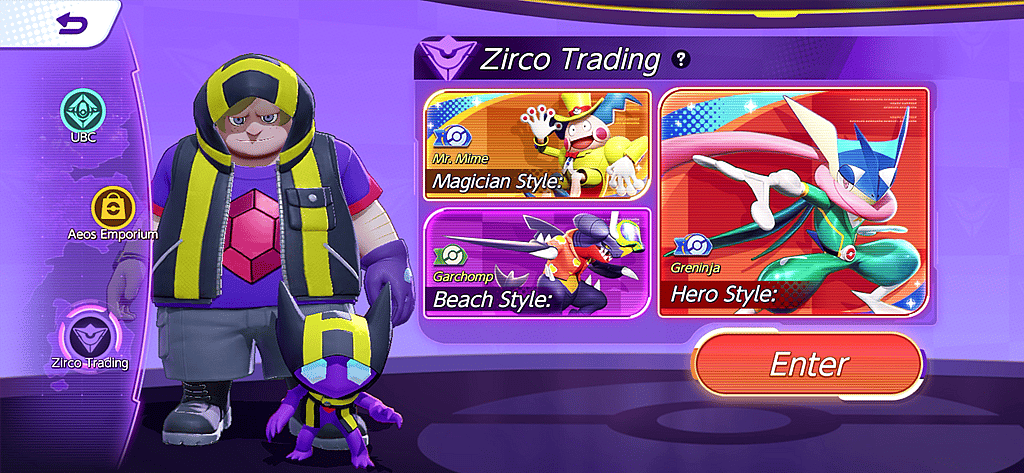The height and width of the screenshot is (473, 1024).
Task: View Garchomp Beach Style banner
Action: coord(537,262)
